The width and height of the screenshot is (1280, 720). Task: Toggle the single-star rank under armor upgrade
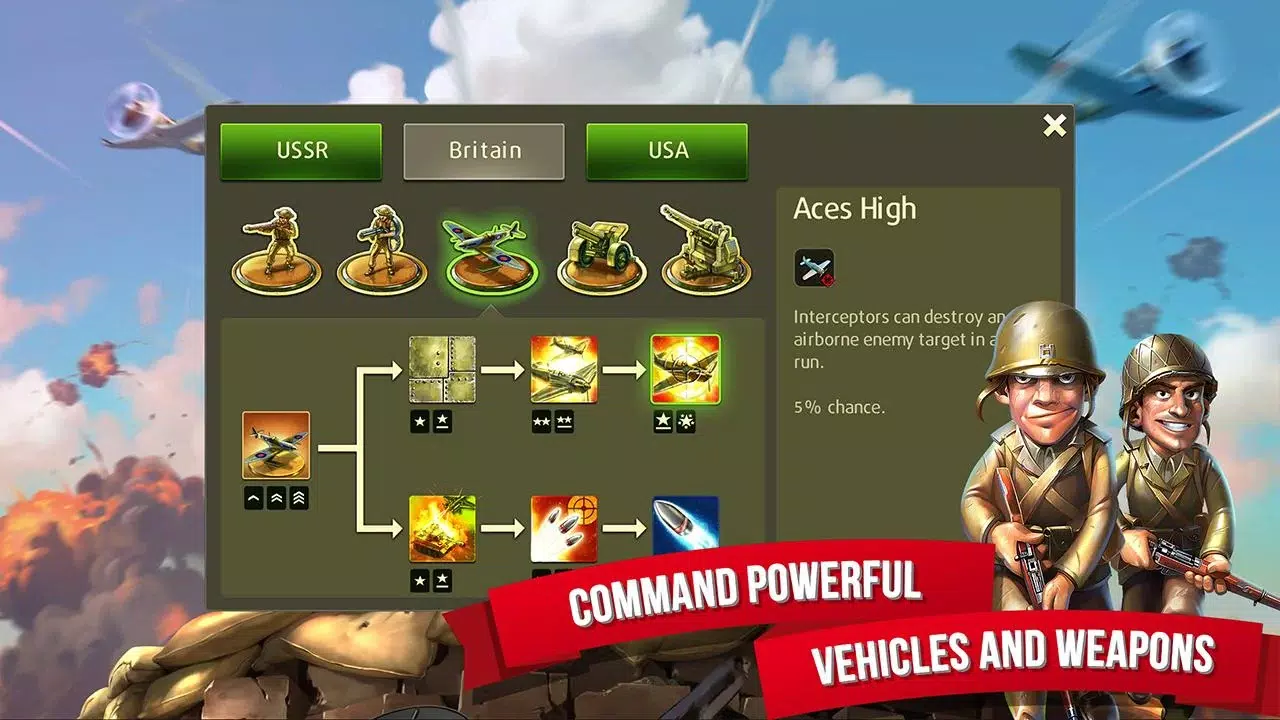coord(420,421)
